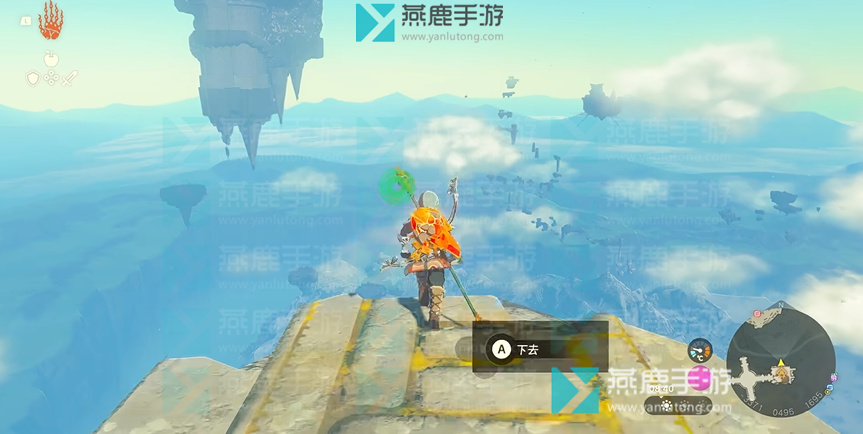
Task: Open the shield quick-select icon
Action: pyautogui.click(x=32, y=78)
